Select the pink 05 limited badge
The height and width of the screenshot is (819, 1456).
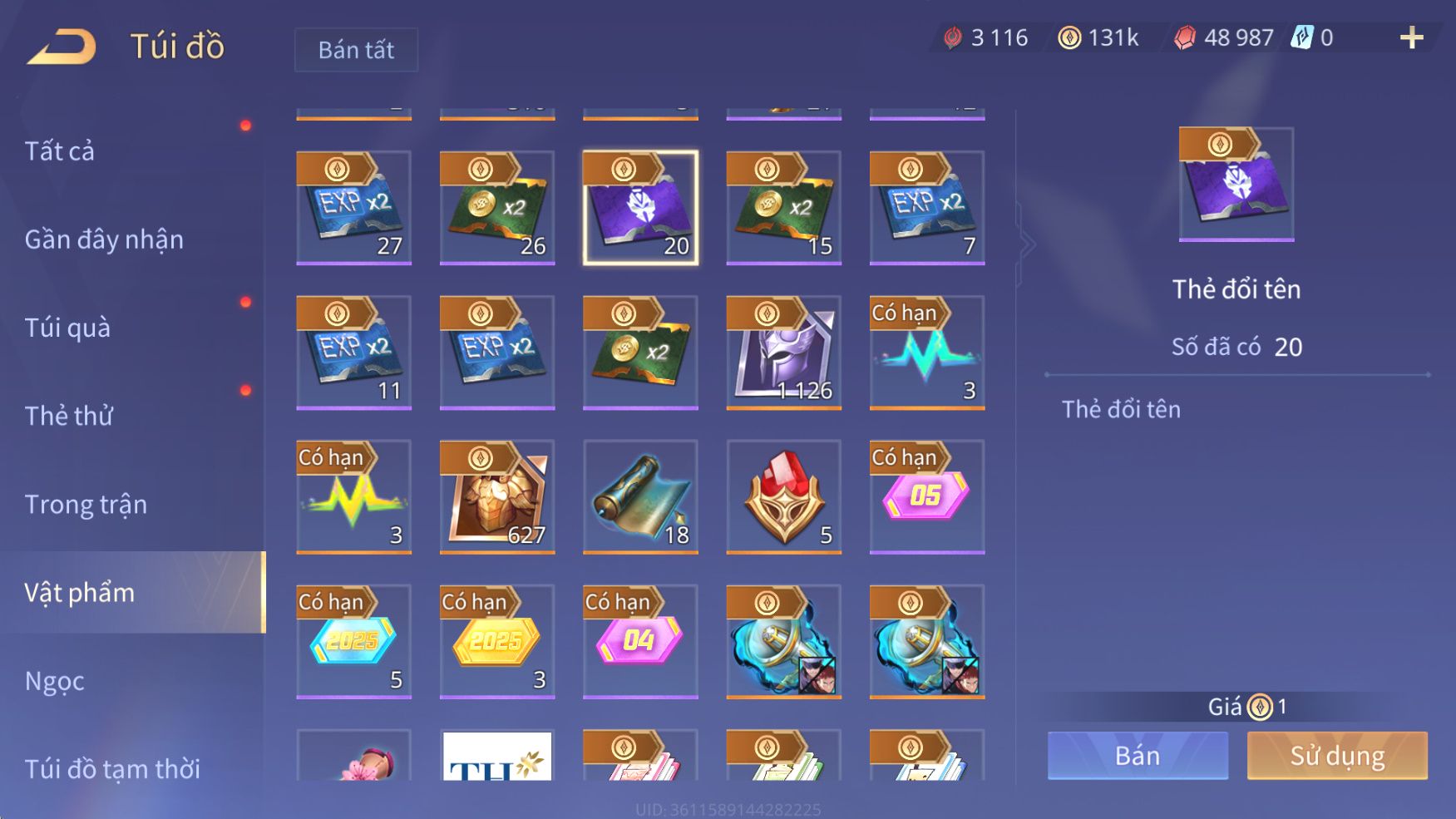926,496
